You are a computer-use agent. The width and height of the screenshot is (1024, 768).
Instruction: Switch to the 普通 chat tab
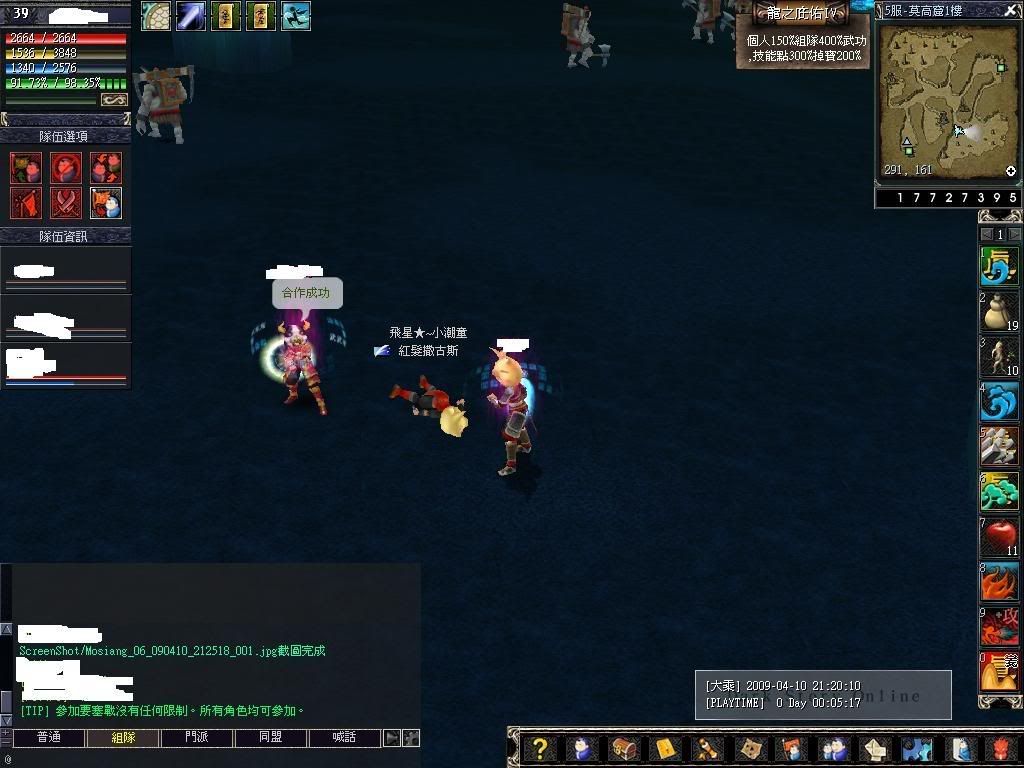click(48, 738)
